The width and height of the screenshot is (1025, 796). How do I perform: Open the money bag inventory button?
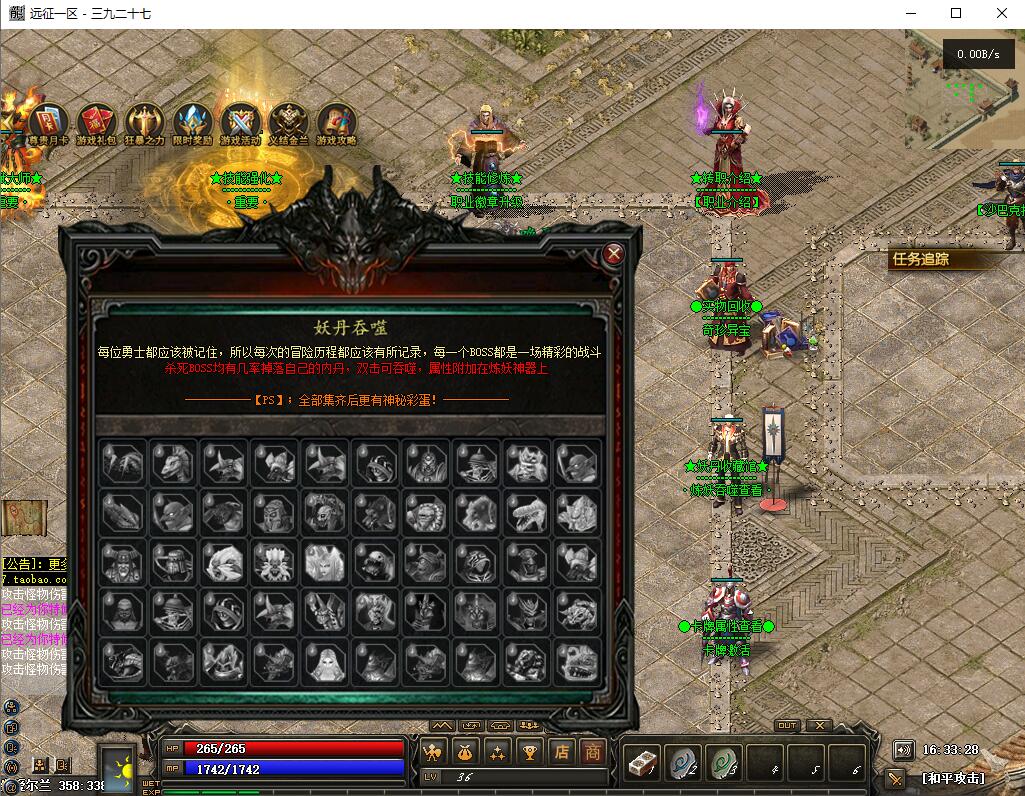point(465,751)
